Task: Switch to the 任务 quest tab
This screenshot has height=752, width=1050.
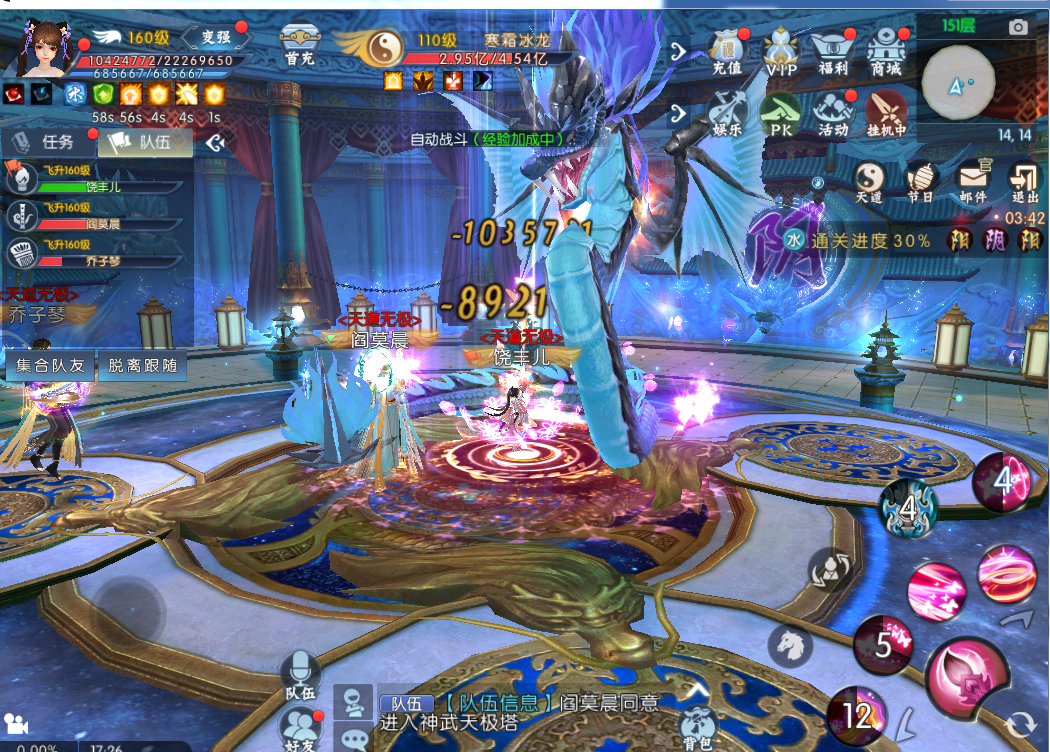Action: 46,143
